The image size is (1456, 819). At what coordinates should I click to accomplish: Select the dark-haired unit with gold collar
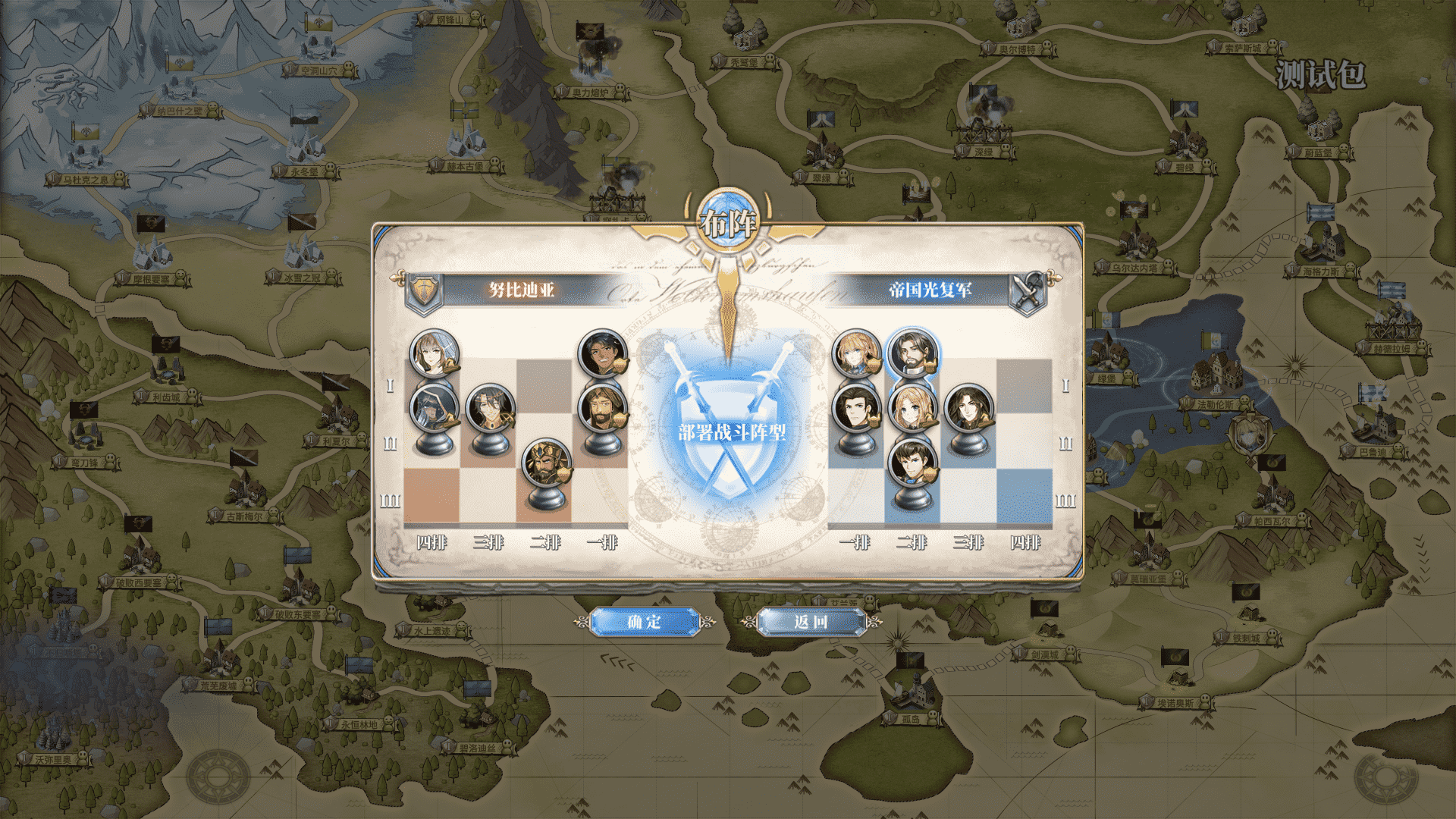tap(490, 409)
